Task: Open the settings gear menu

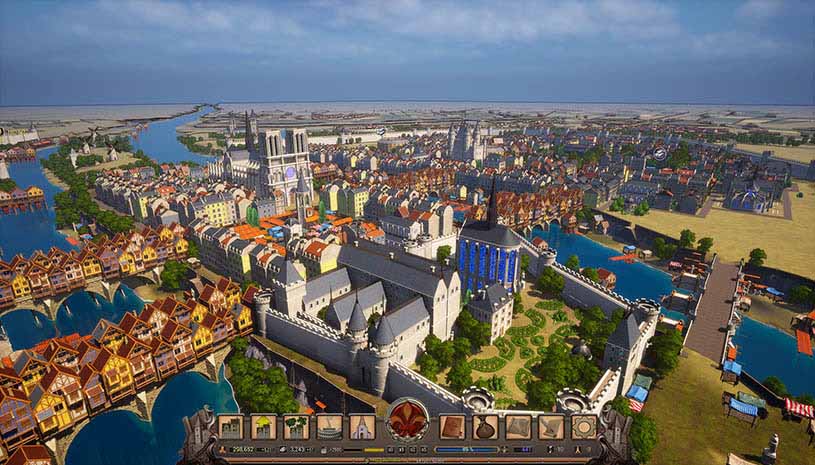Action: [583, 427]
